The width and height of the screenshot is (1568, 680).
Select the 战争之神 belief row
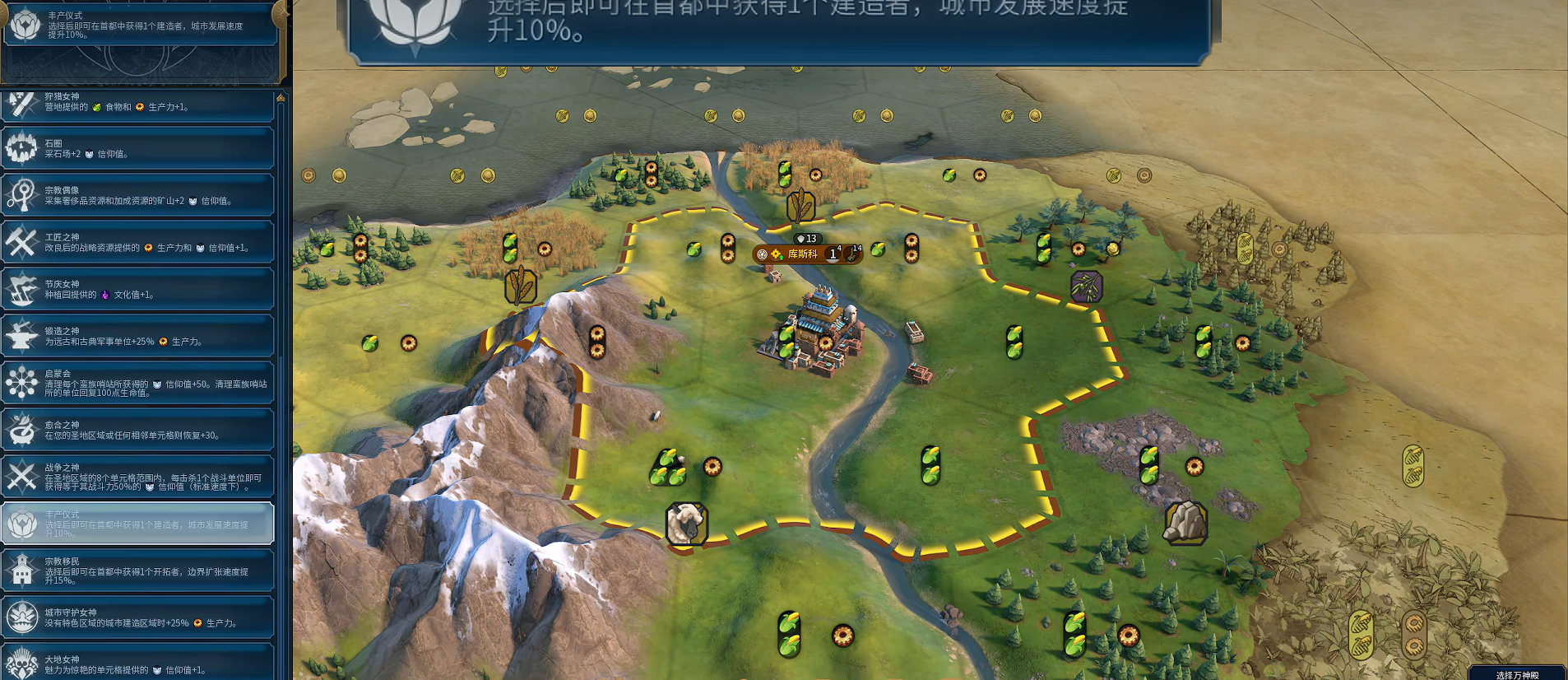138,477
